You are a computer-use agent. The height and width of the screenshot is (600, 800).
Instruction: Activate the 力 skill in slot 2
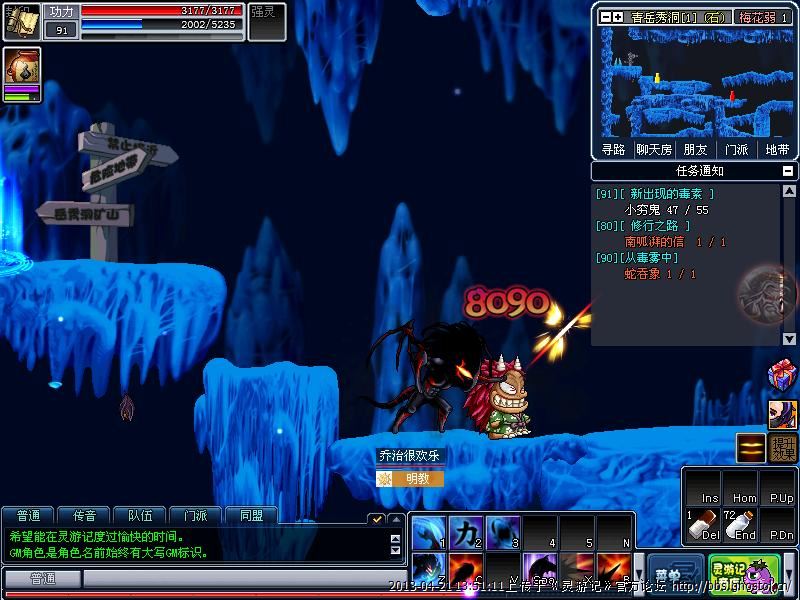tap(465, 531)
